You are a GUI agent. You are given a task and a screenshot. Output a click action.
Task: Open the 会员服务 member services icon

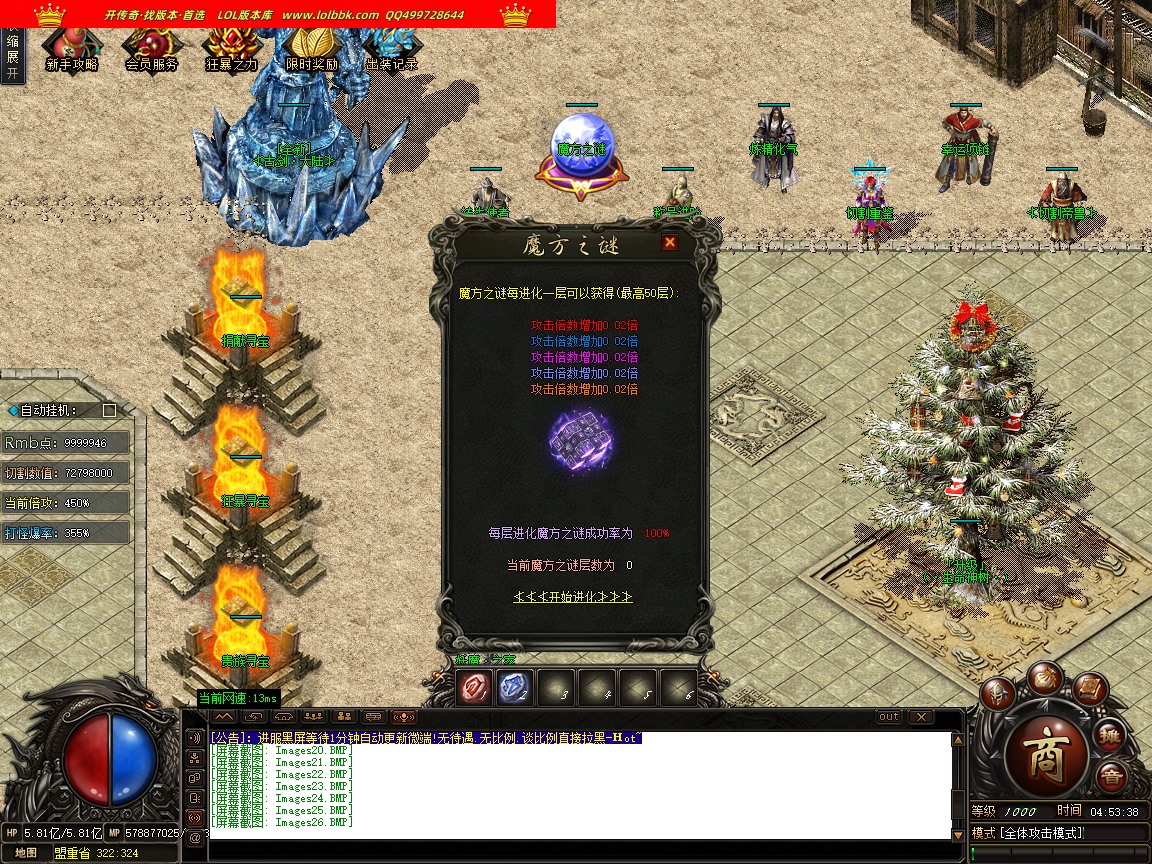tap(151, 49)
